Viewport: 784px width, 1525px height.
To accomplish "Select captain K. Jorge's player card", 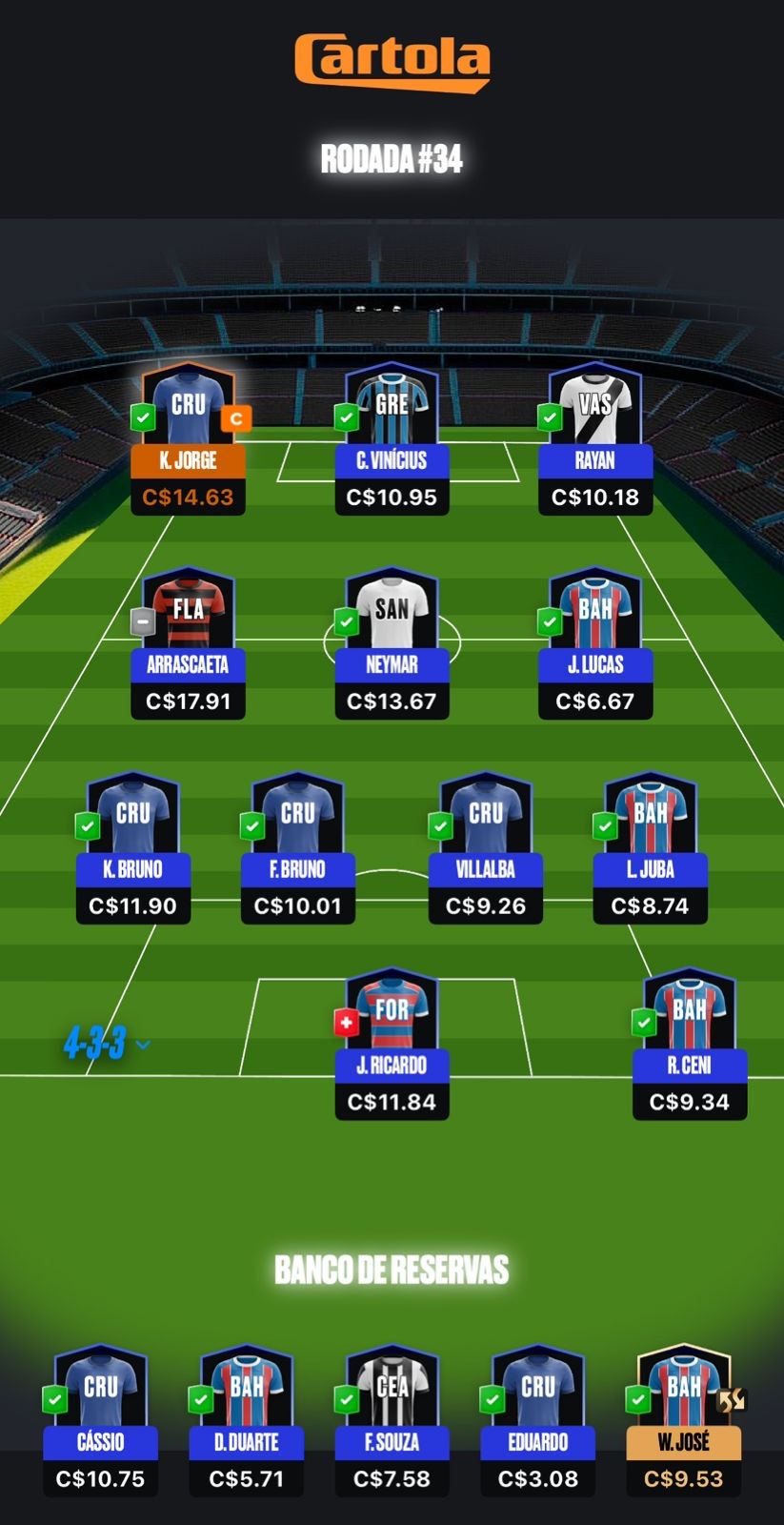I will pyautogui.click(x=188, y=438).
